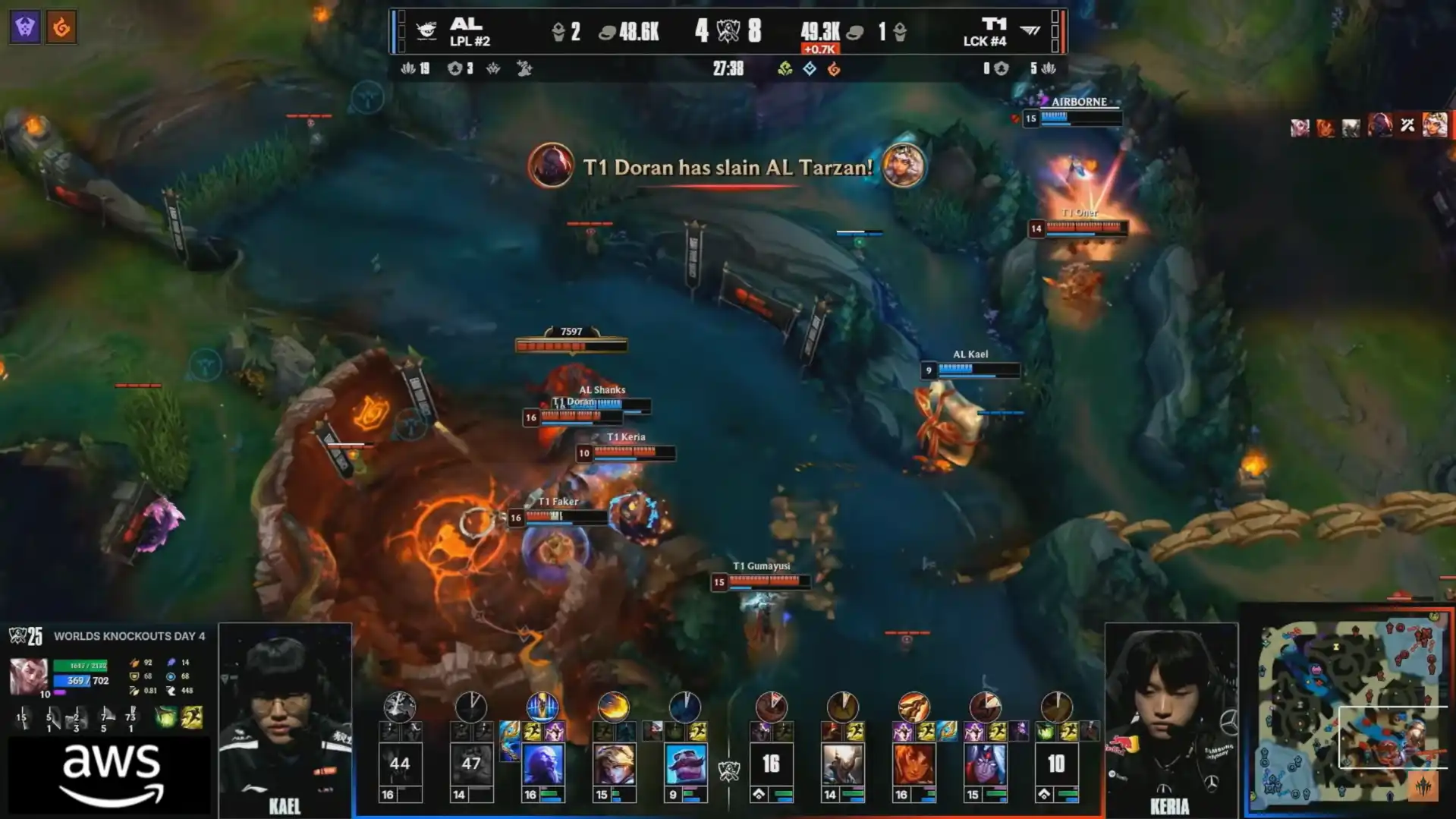
Task: Pick the orange-haired level 16 champion portrait
Action: [914, 764]
